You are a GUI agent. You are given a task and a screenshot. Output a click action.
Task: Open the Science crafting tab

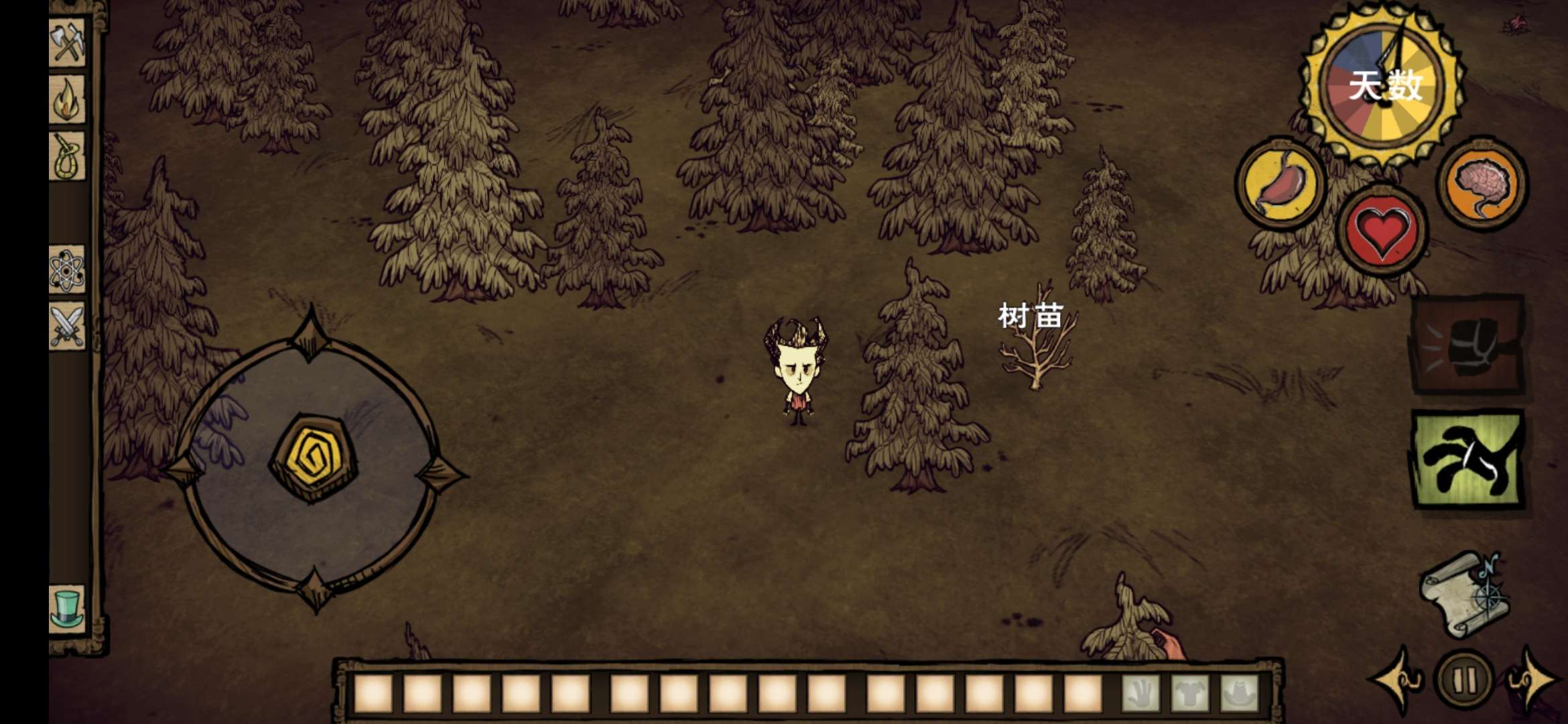[67, 269]
